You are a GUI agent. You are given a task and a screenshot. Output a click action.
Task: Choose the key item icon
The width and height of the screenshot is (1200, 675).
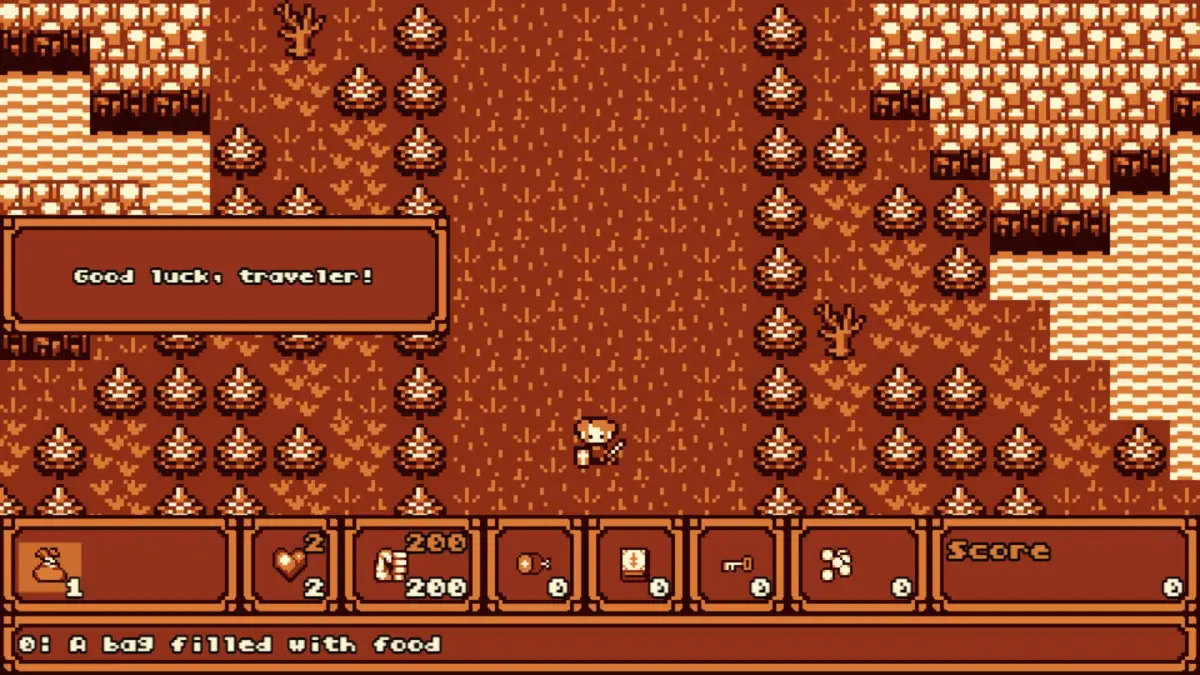tap(736, 565)
